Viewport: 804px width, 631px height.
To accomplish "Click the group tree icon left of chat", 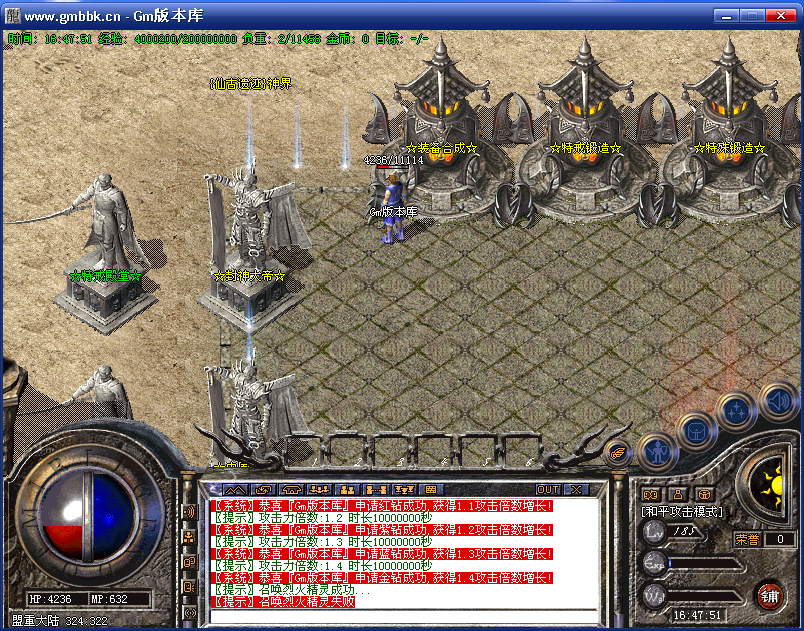I will click(189, 537).
